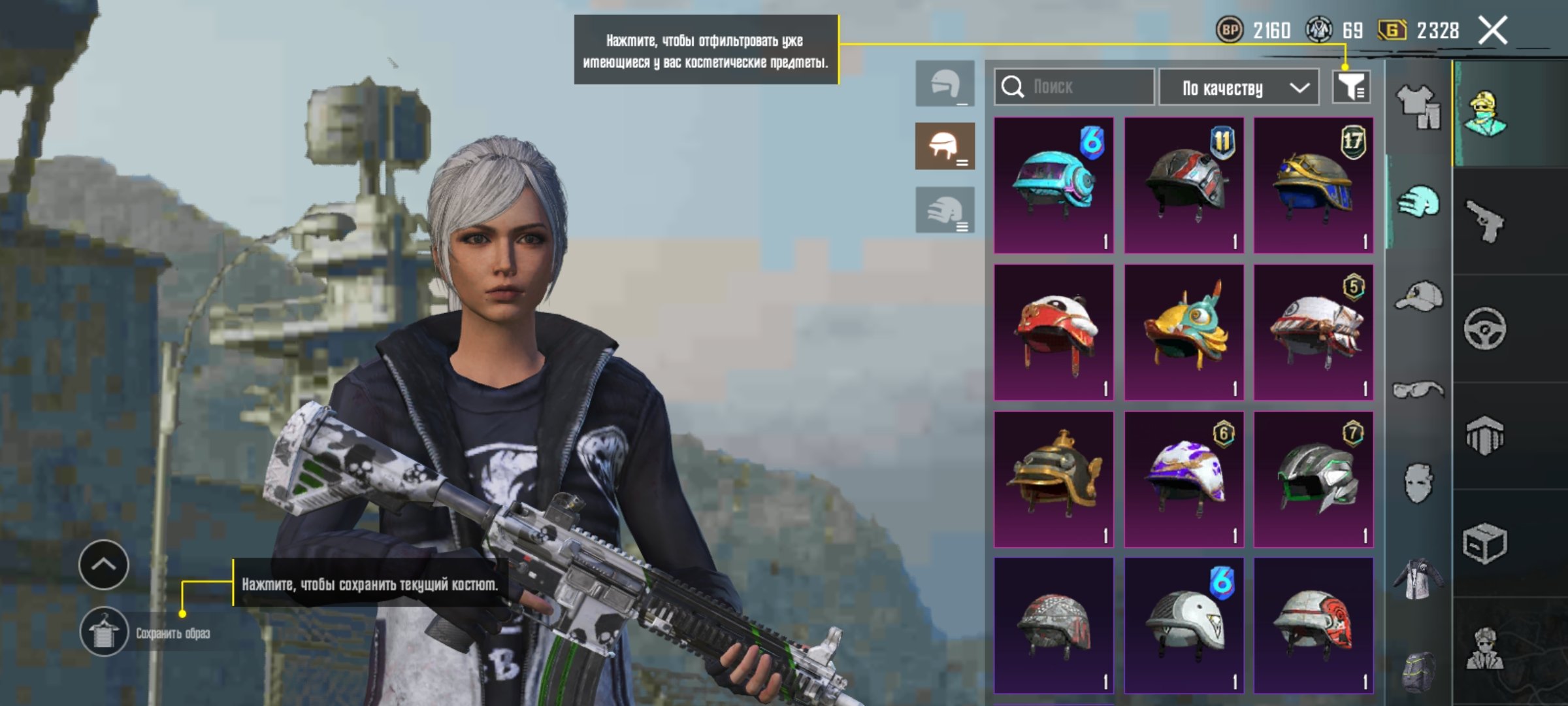
Task: Close the inventory with the X button
Action: point(1493,31)
